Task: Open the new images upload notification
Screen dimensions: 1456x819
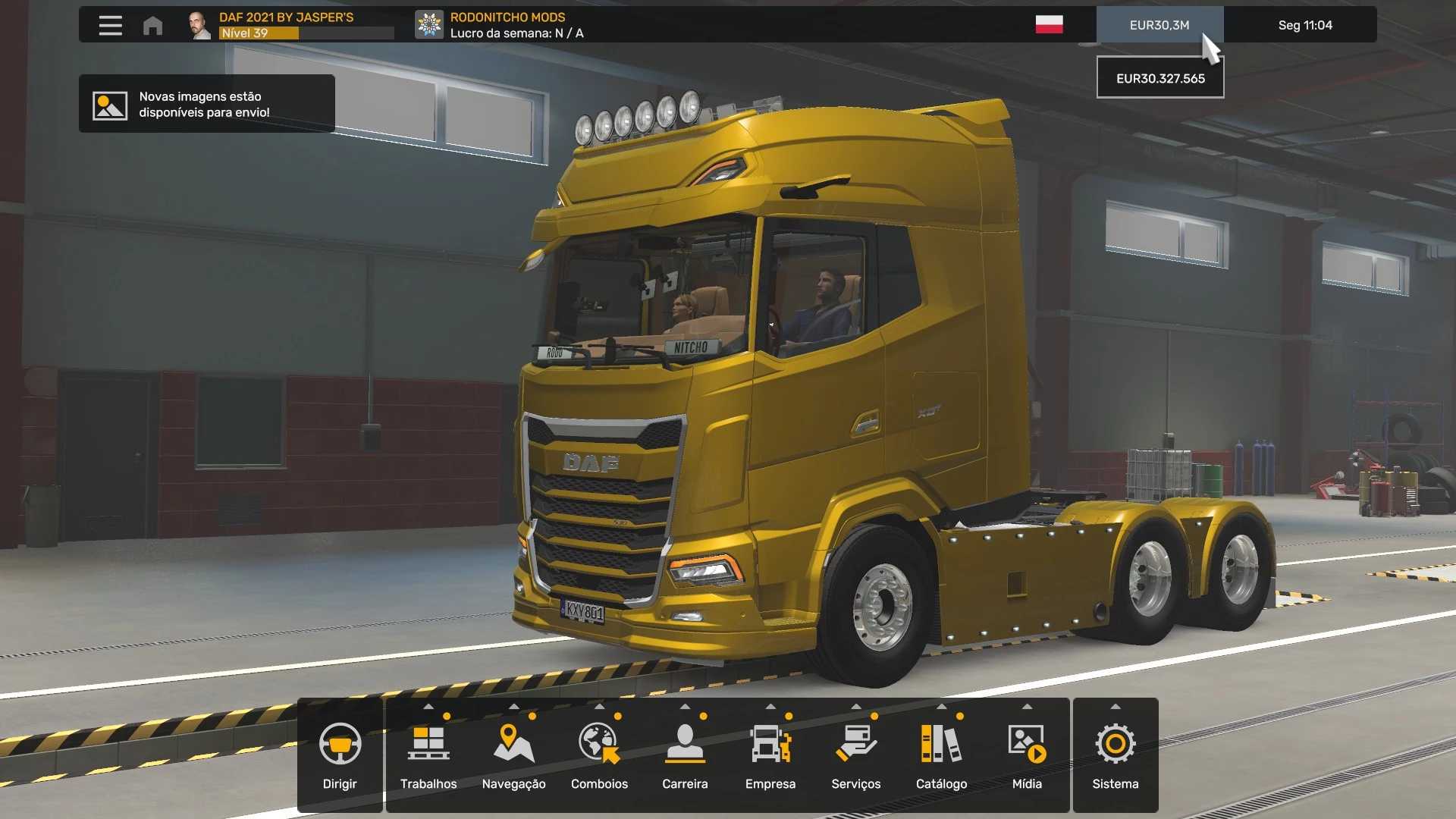Action: point(206,104)
